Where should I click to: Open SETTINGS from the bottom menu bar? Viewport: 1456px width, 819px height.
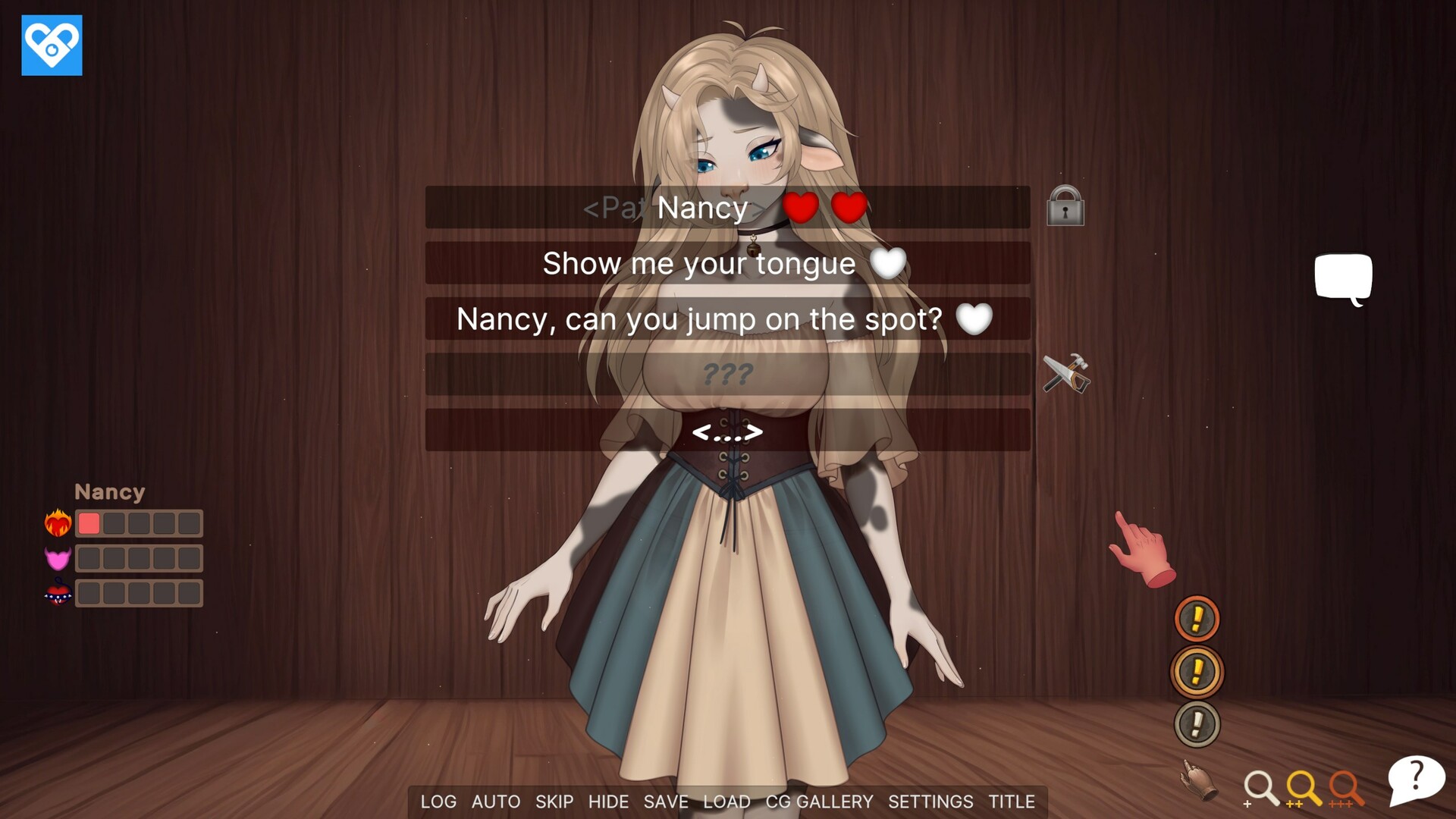[x=931, y=802]
